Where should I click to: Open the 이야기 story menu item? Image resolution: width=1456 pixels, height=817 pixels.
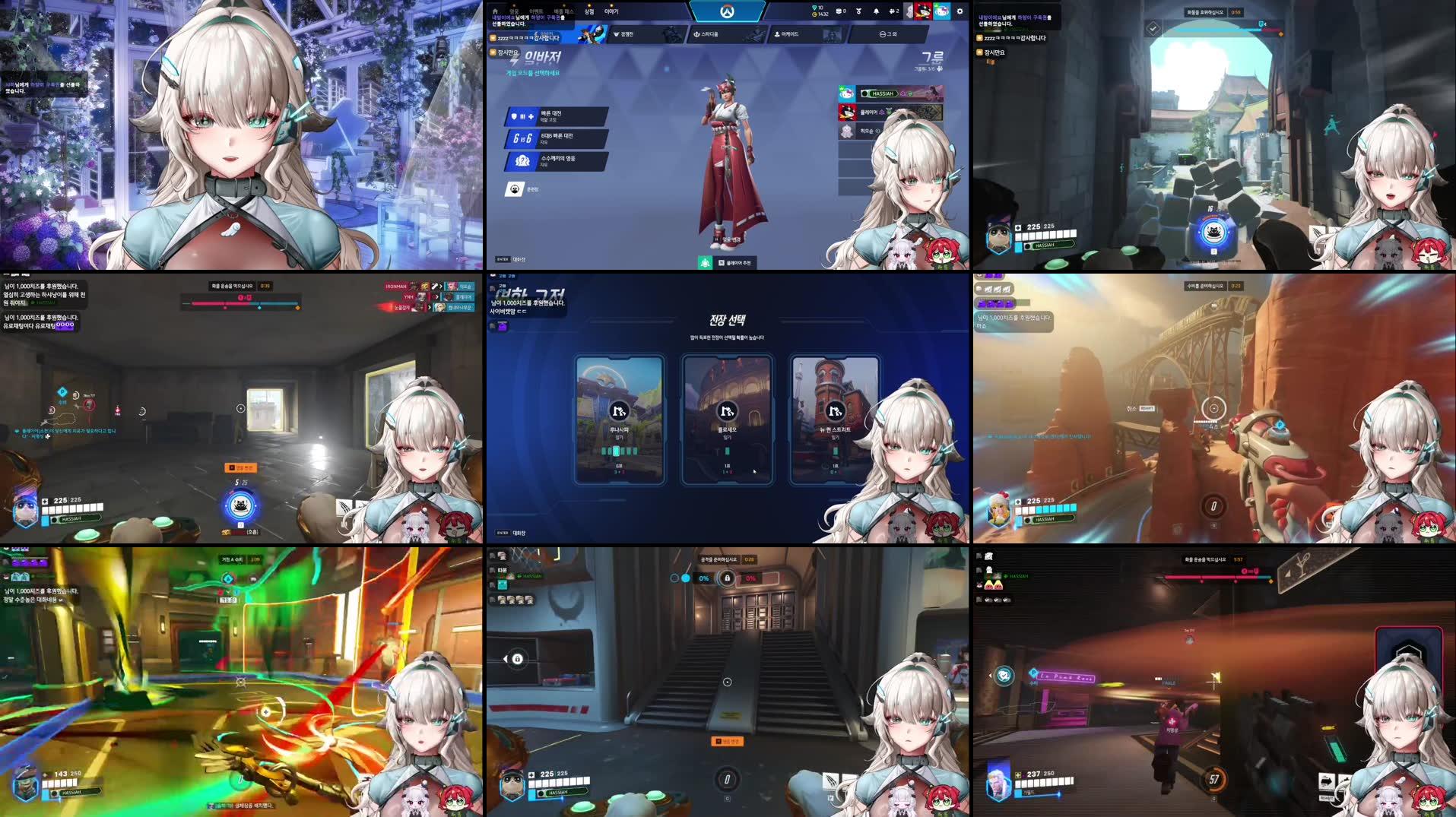[612, 11]
